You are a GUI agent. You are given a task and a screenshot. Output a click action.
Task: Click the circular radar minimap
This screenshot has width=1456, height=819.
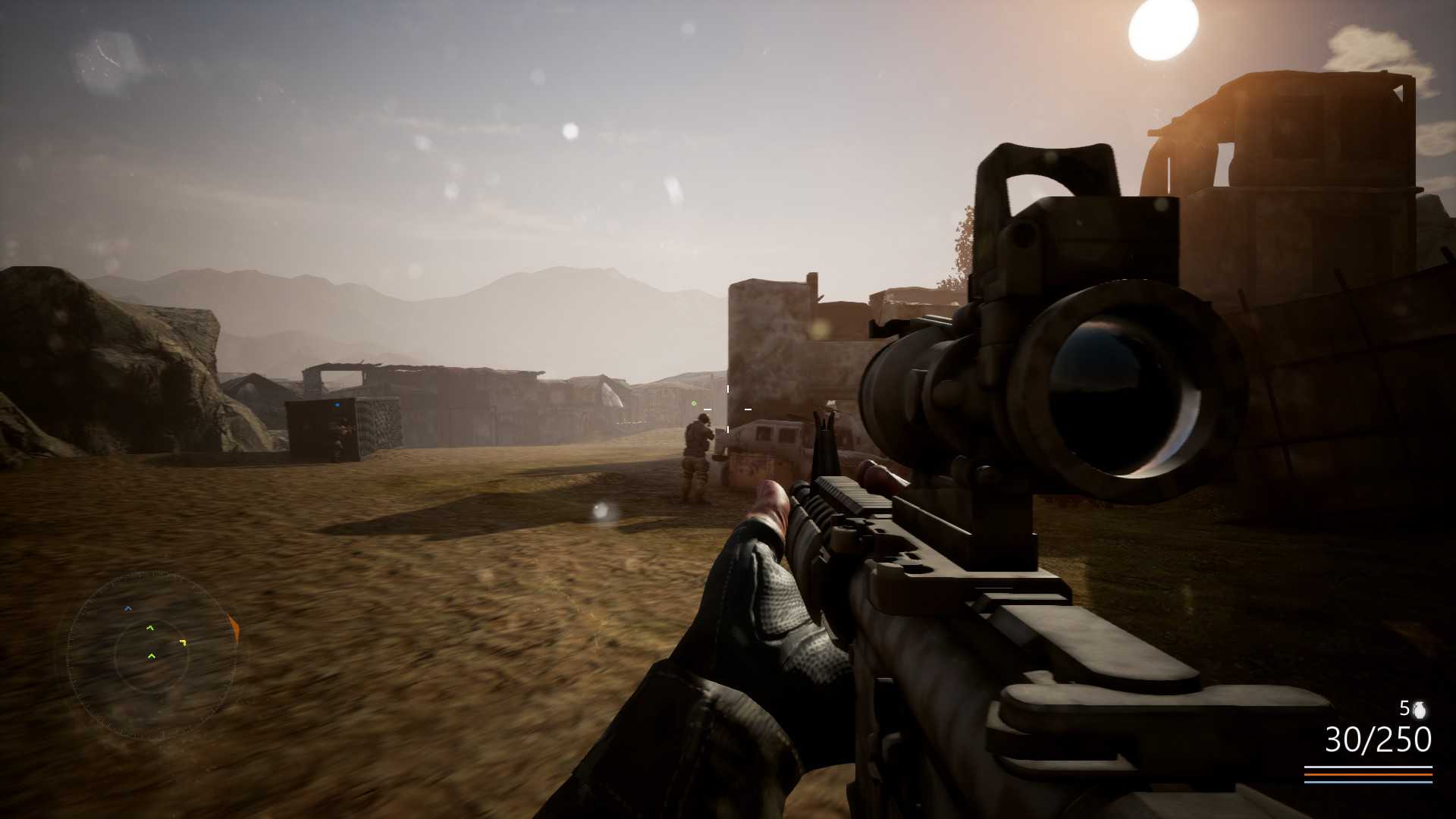point(151,656)
